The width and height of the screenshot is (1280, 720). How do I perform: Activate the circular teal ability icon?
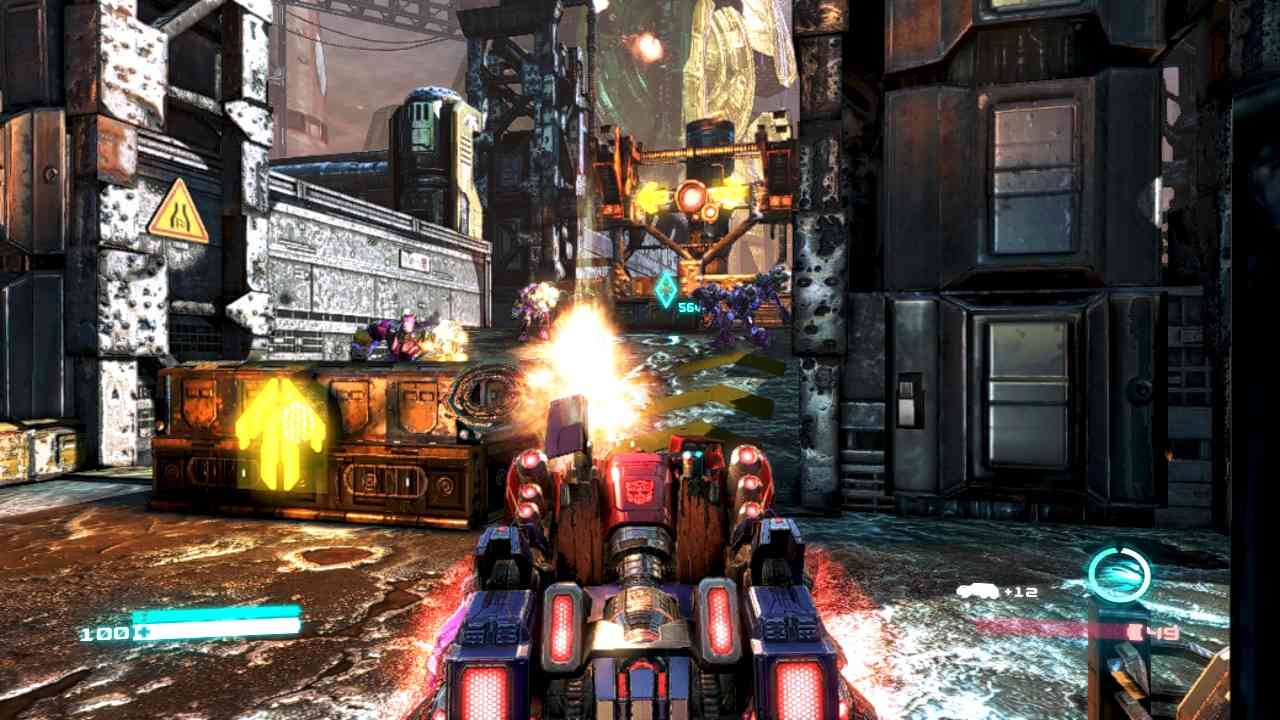click(x=1119, y=575)
